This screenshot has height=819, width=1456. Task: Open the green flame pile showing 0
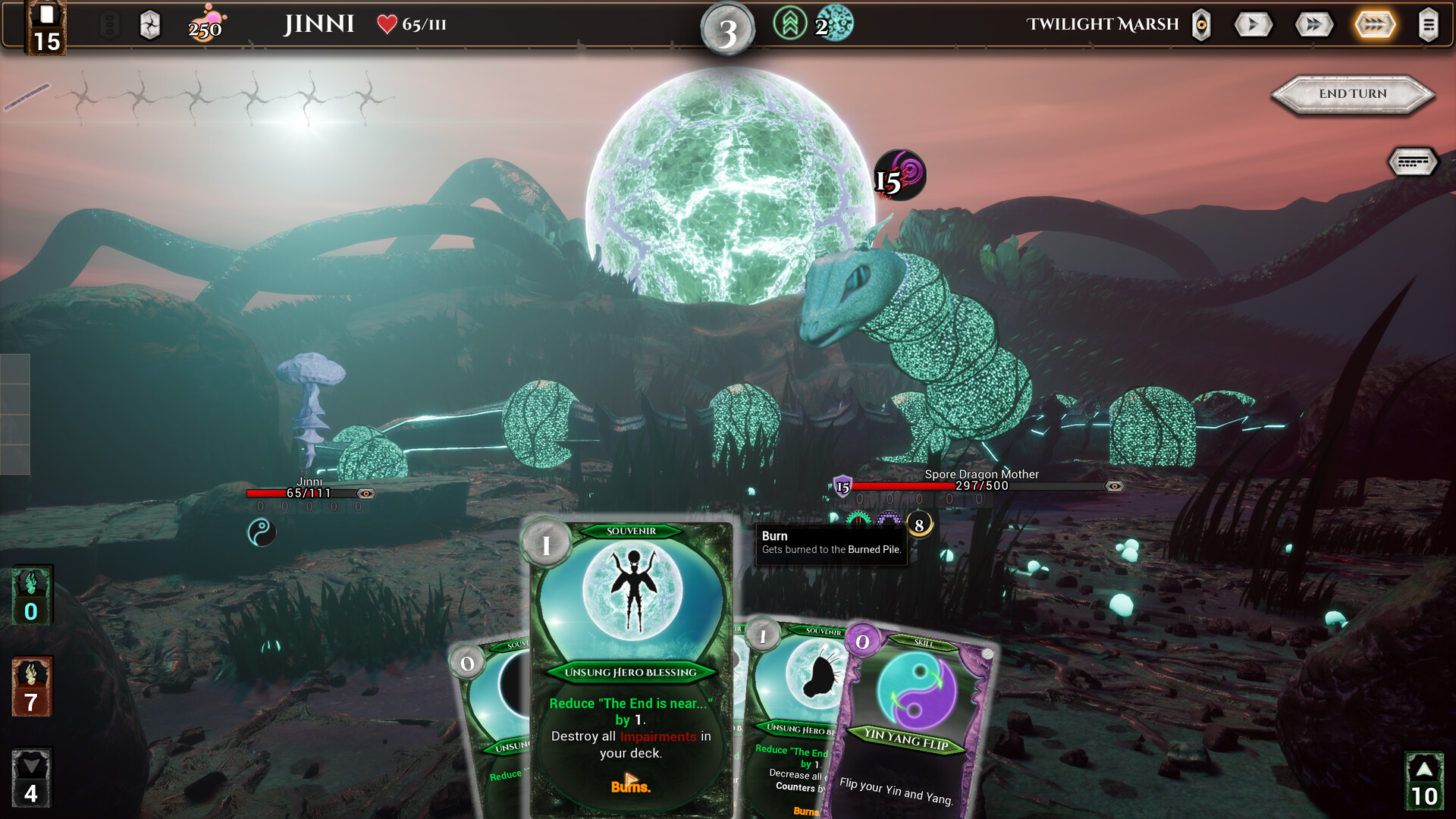point(31,596)
